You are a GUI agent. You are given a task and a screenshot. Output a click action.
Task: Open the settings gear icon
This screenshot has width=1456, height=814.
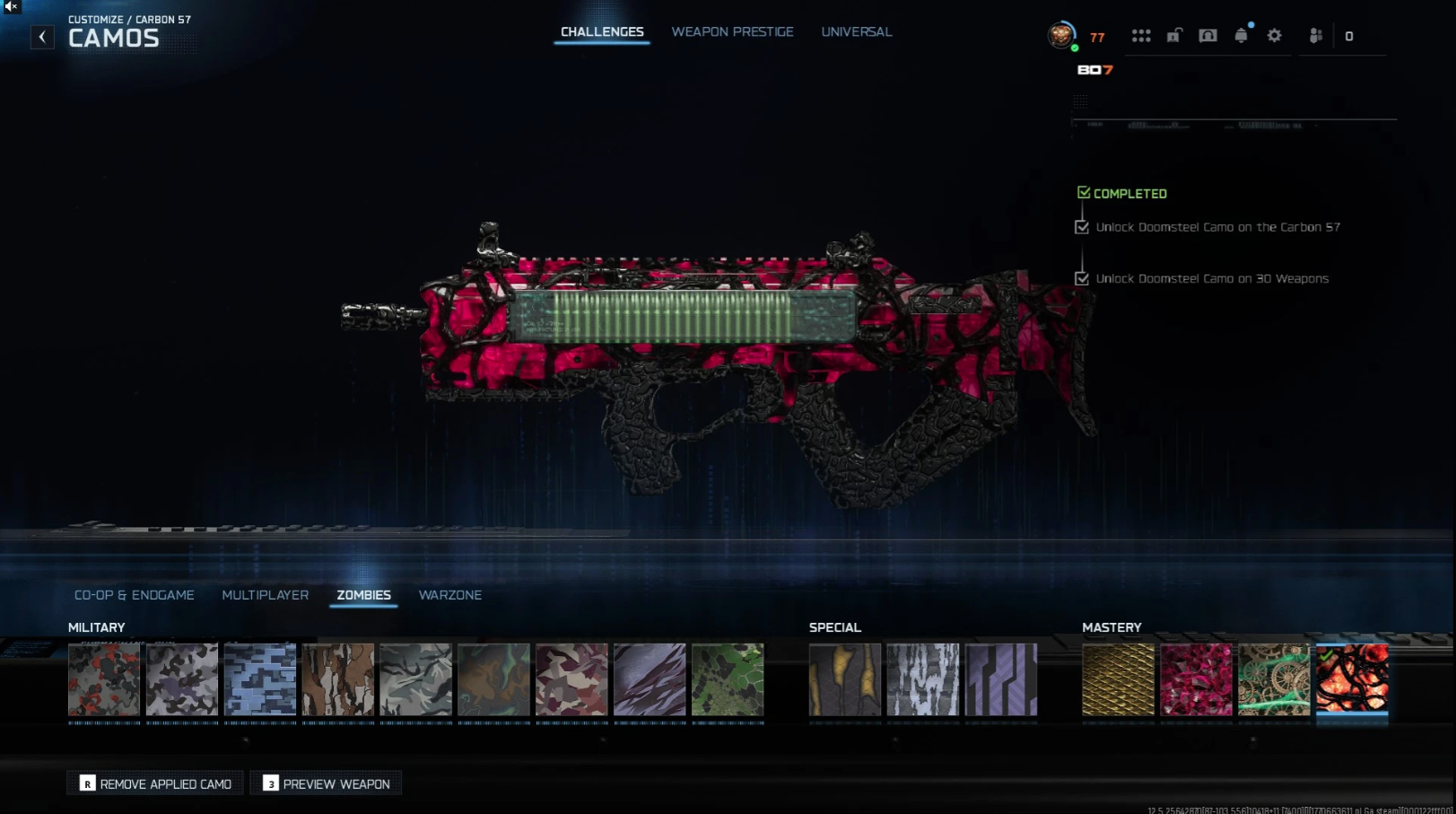click(1274, 36)
